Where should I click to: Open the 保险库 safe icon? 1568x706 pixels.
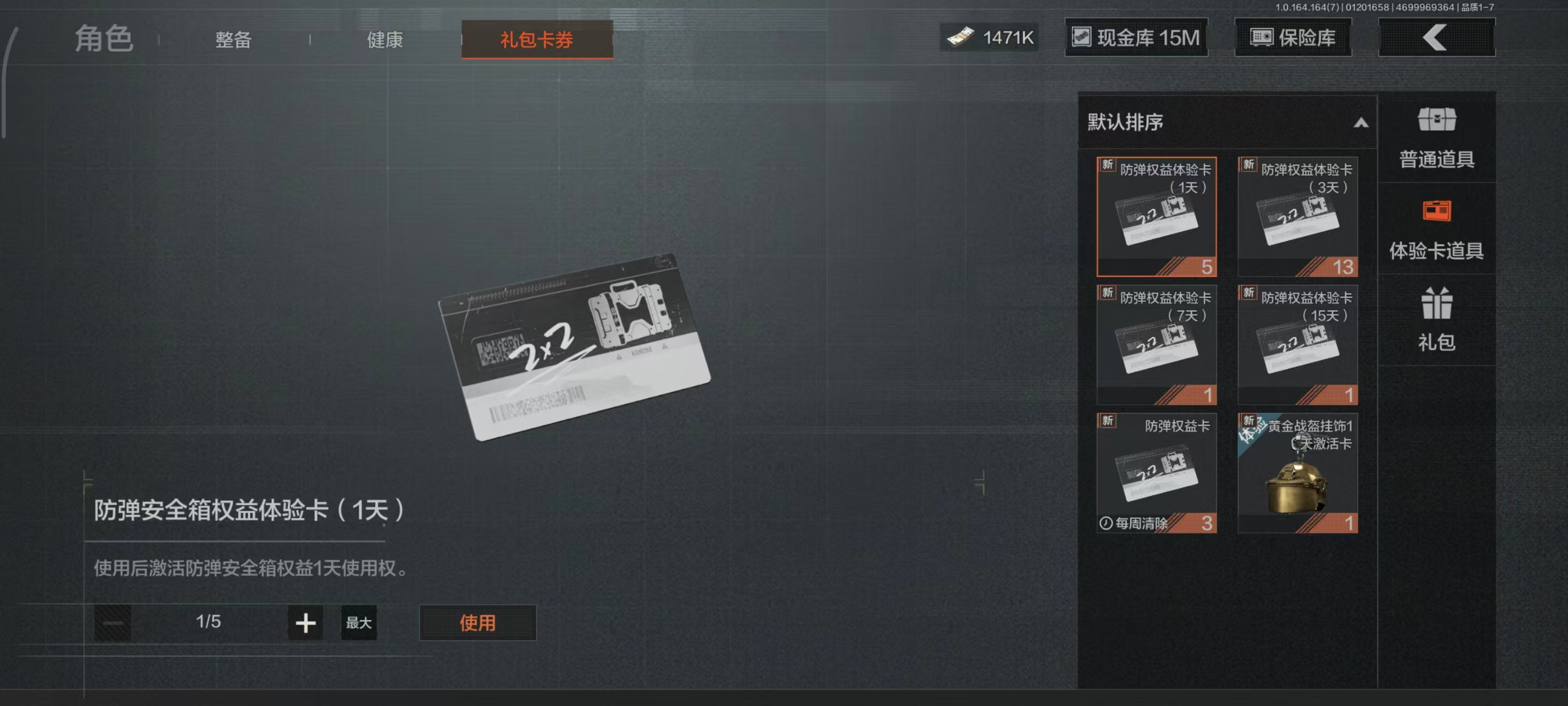point(1264,37)
